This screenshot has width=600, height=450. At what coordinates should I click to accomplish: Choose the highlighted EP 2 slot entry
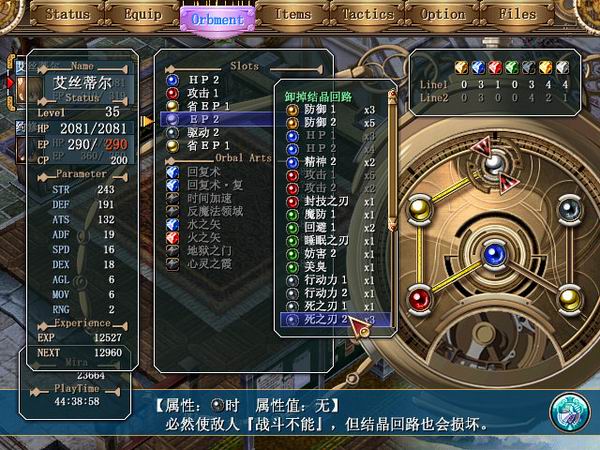click(x=203, y=118)
